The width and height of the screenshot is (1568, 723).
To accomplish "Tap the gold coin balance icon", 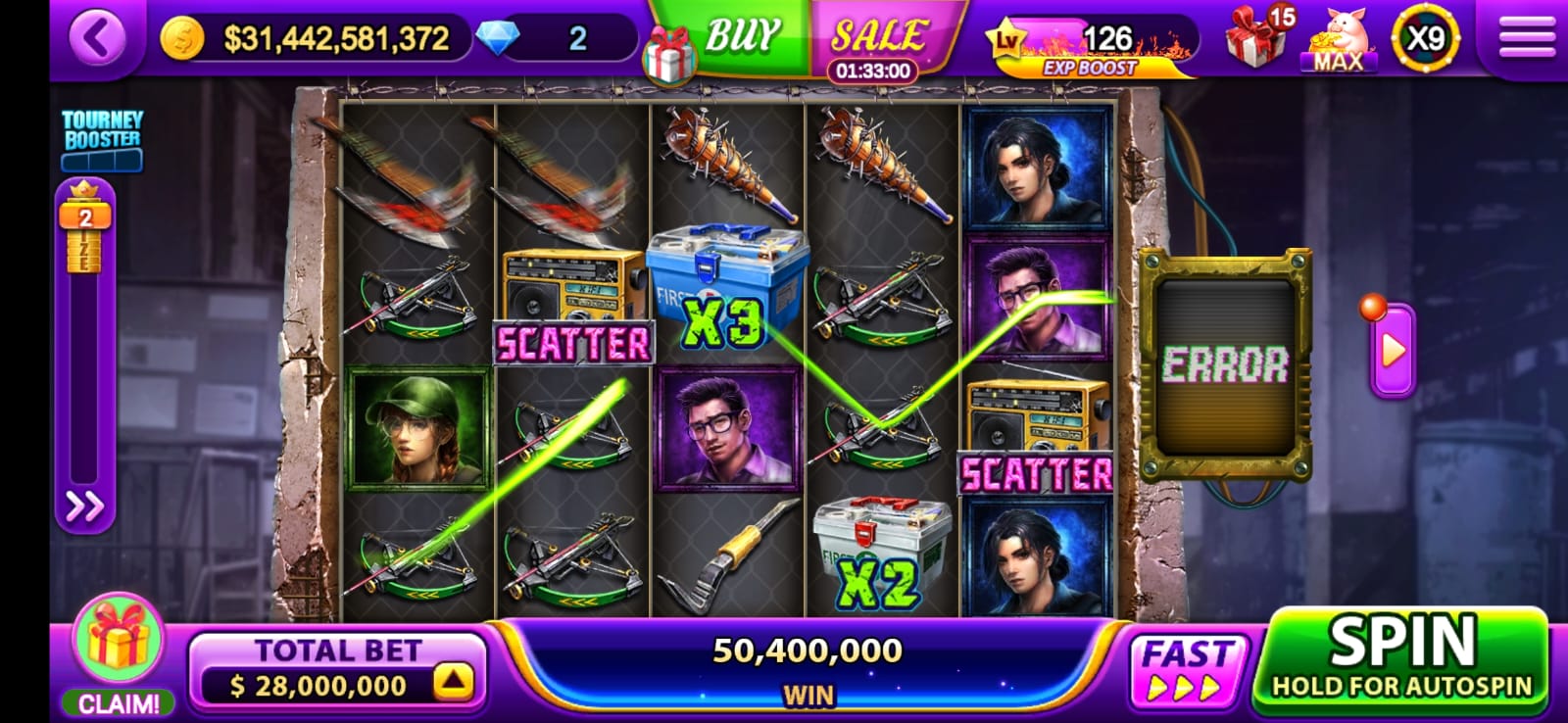I will click(182, 39).
